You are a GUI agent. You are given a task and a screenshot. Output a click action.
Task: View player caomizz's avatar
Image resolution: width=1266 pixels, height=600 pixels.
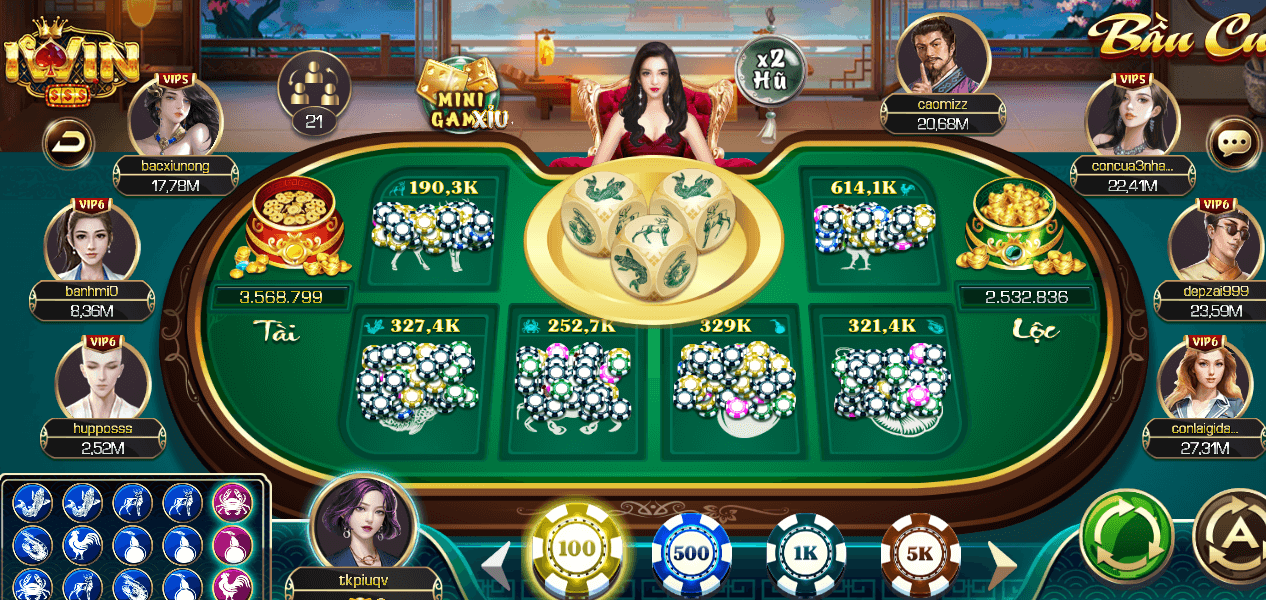[942, 56]
